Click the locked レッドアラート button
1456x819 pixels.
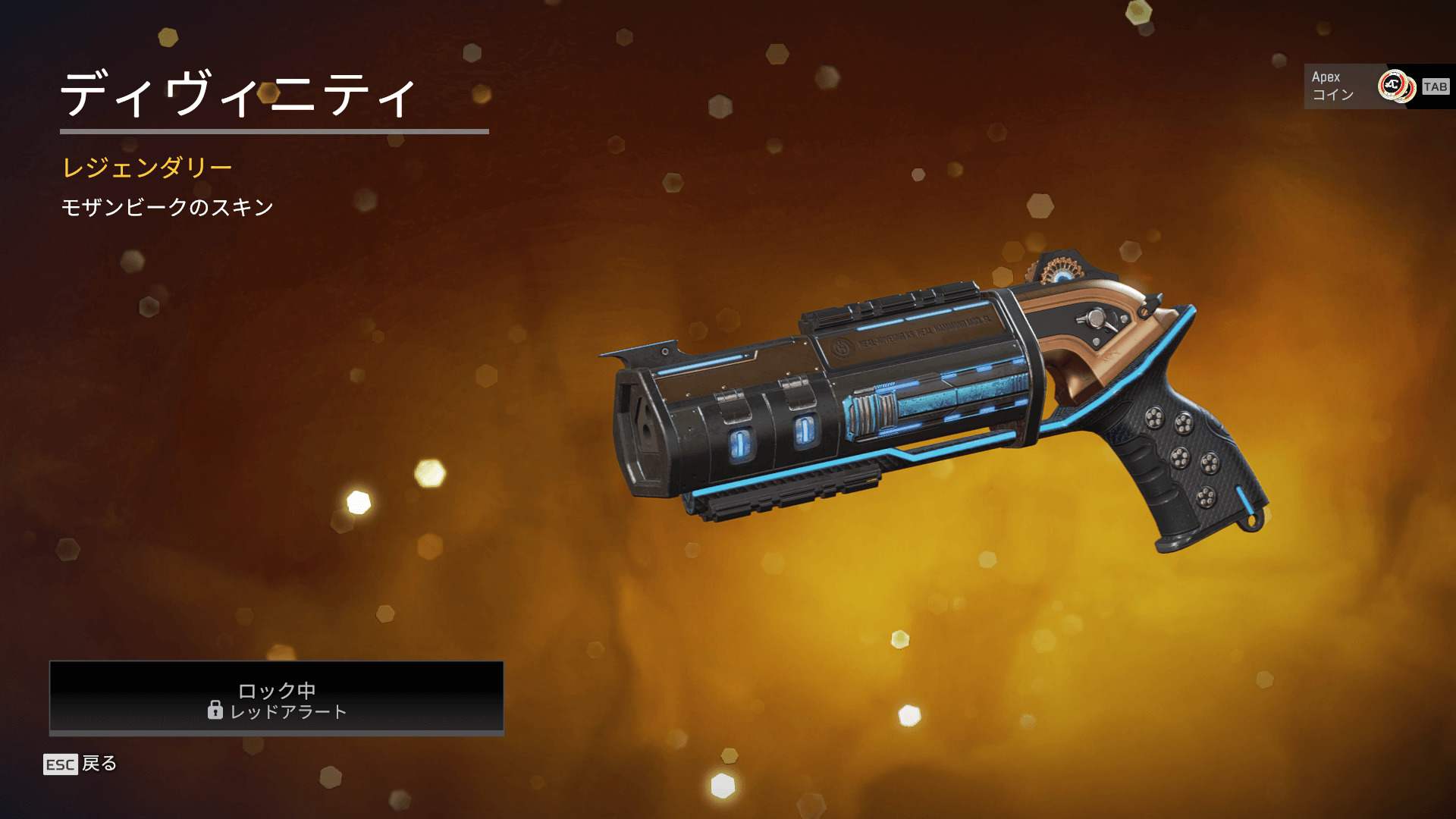[x=276, y=698]
